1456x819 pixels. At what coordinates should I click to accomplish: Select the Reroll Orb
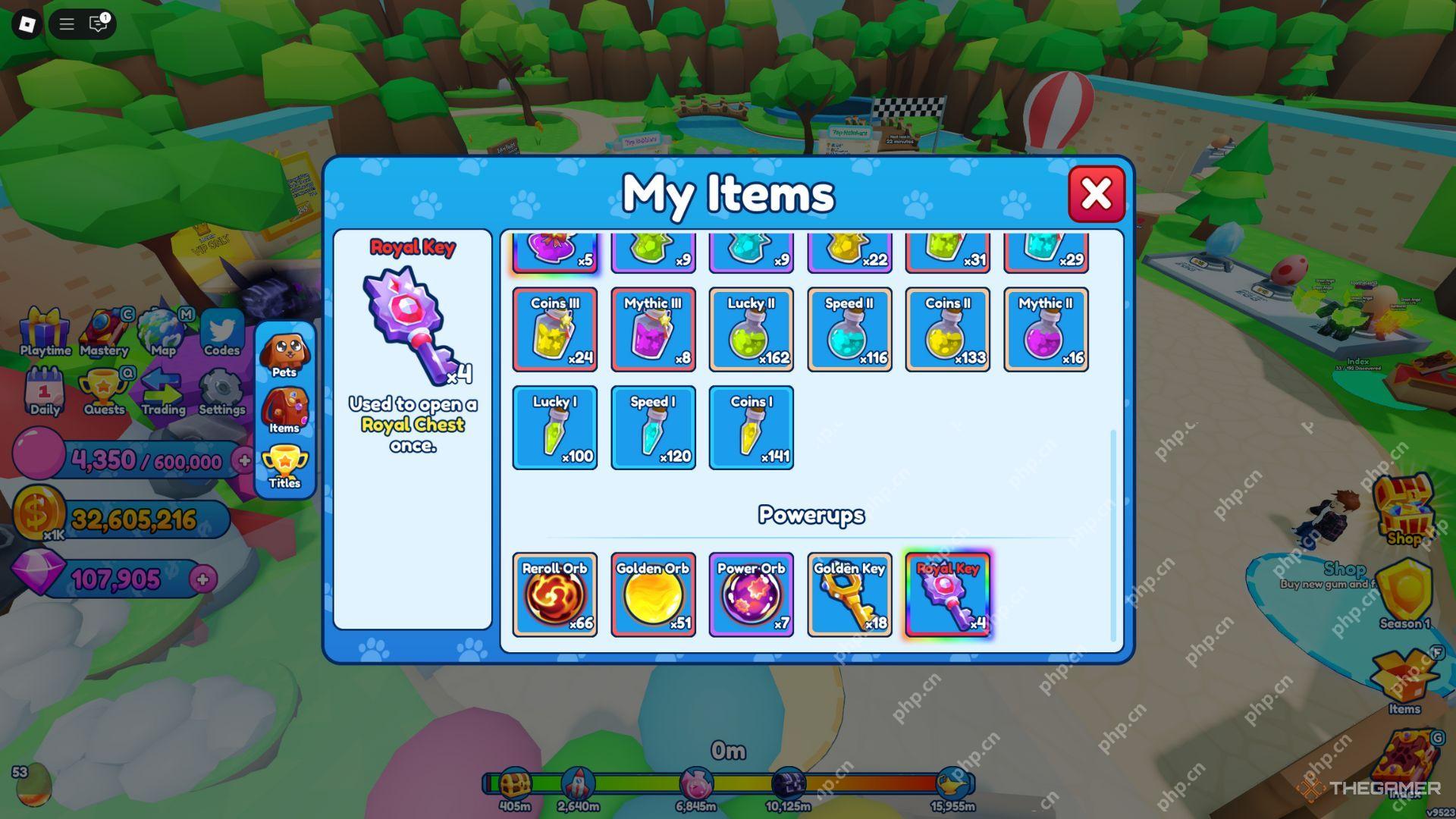pos(555,593)
